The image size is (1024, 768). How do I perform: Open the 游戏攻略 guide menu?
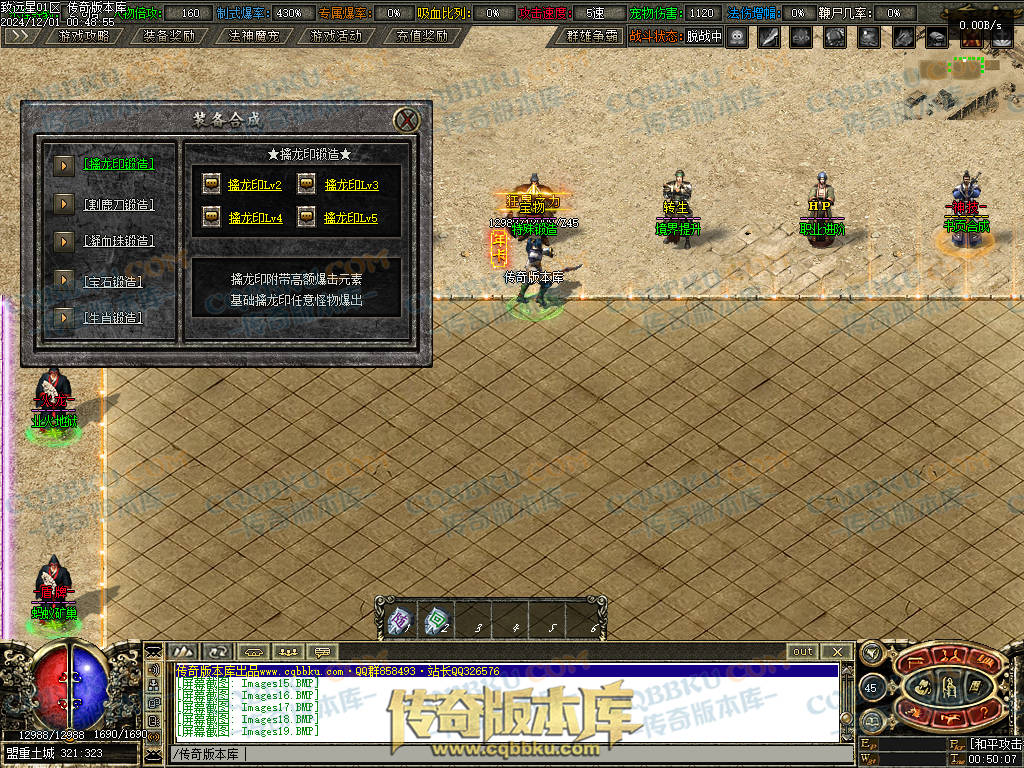coord(84,36)
